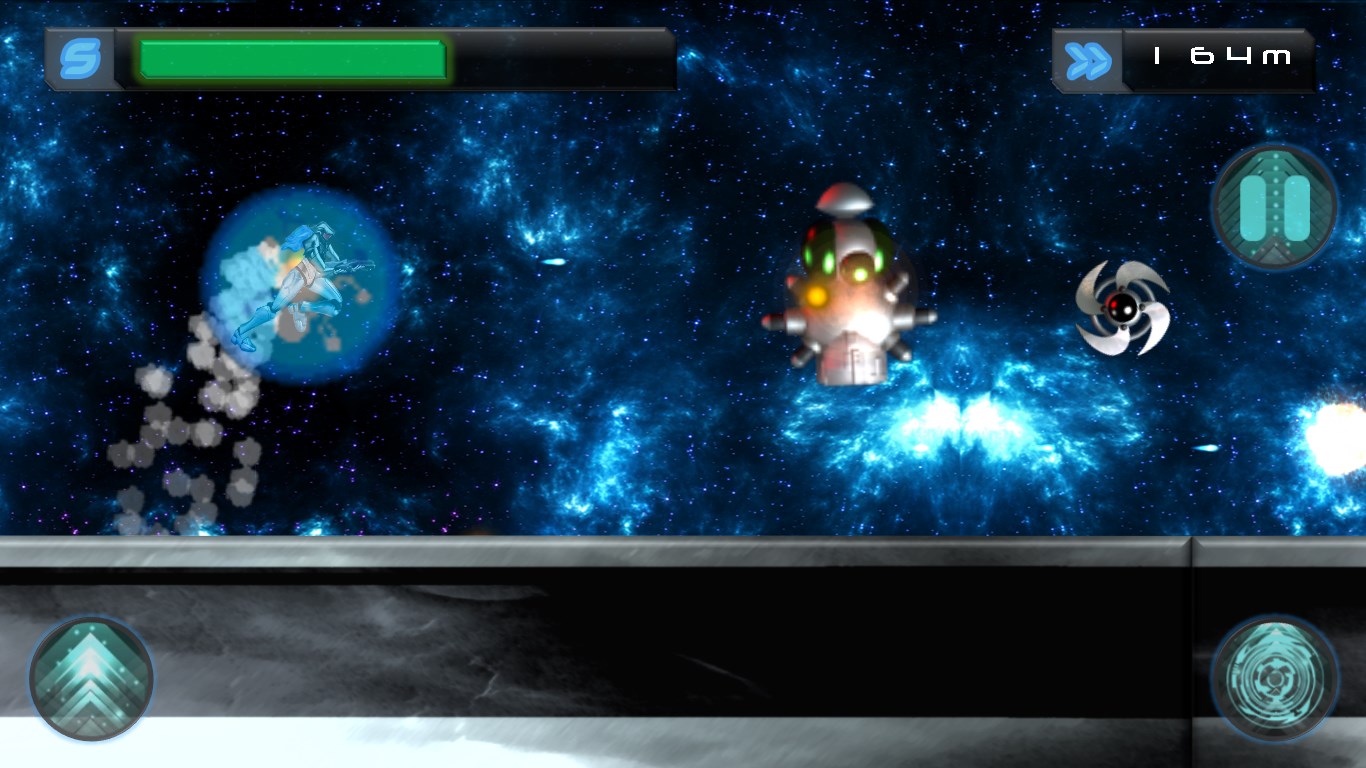1366x768 pixels.
Task: Pause the game with the pause button
Action: (1274, 207)
